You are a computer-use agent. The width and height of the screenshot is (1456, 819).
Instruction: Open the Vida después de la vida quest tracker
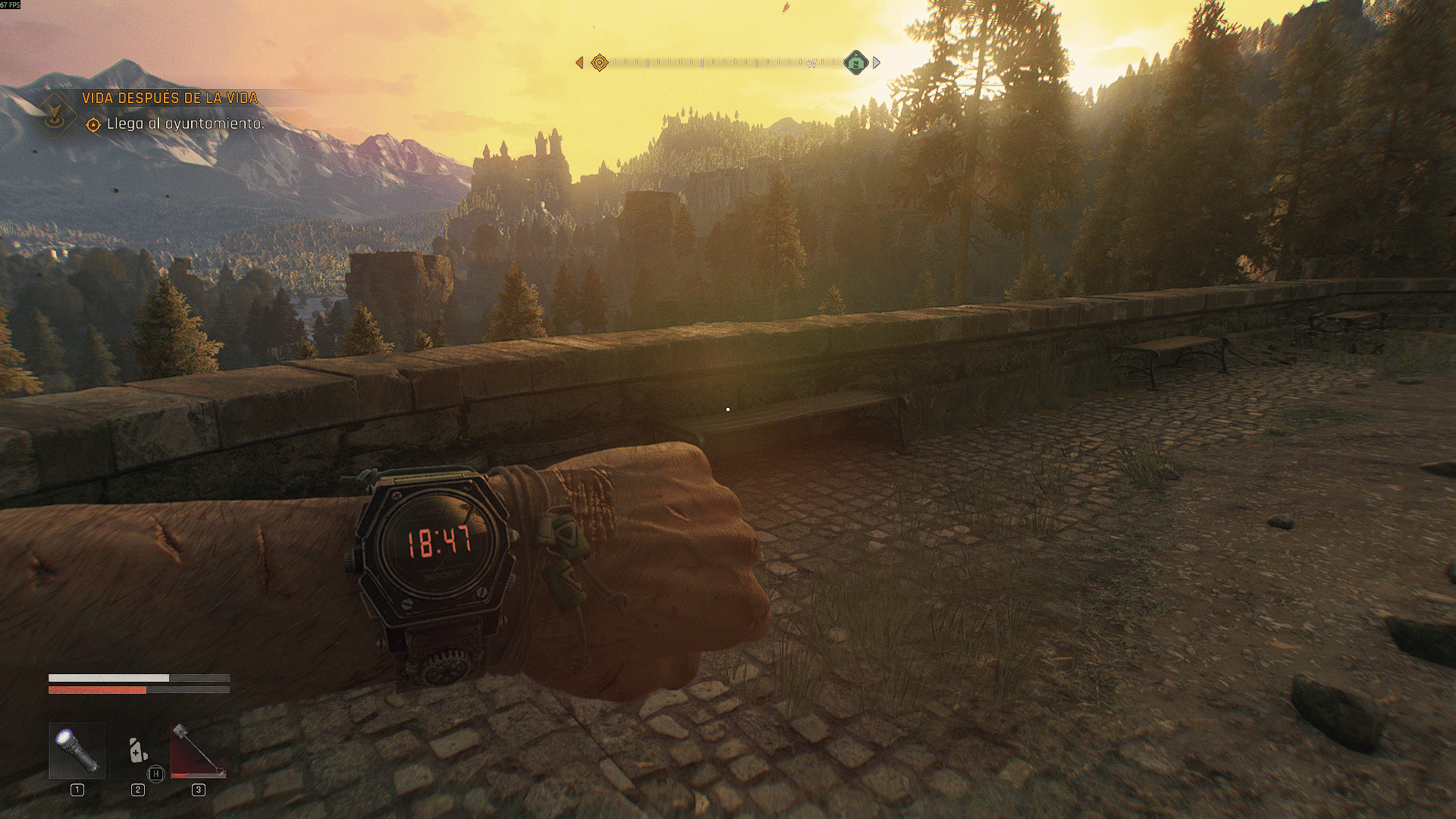(170, 99)
